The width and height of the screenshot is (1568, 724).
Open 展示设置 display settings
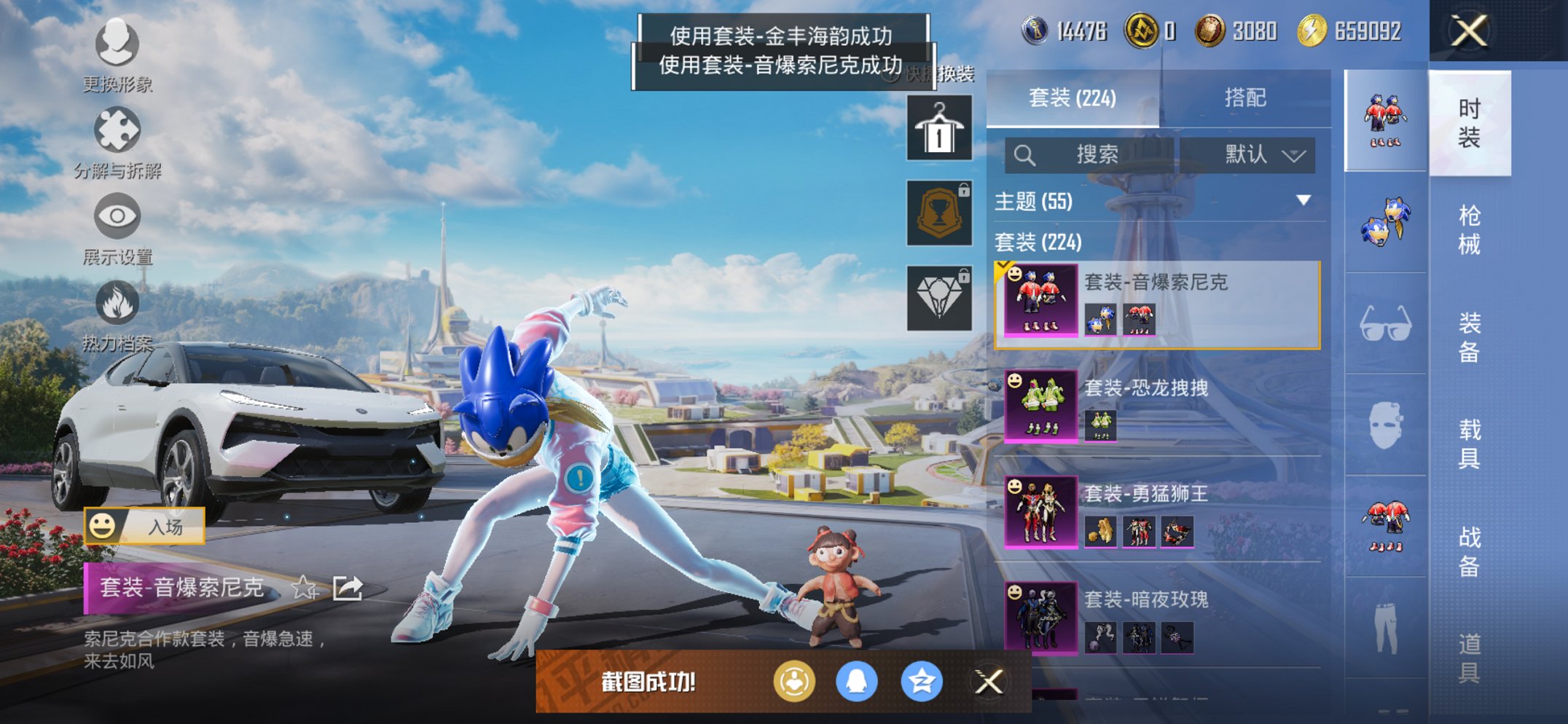pos(117,216)
